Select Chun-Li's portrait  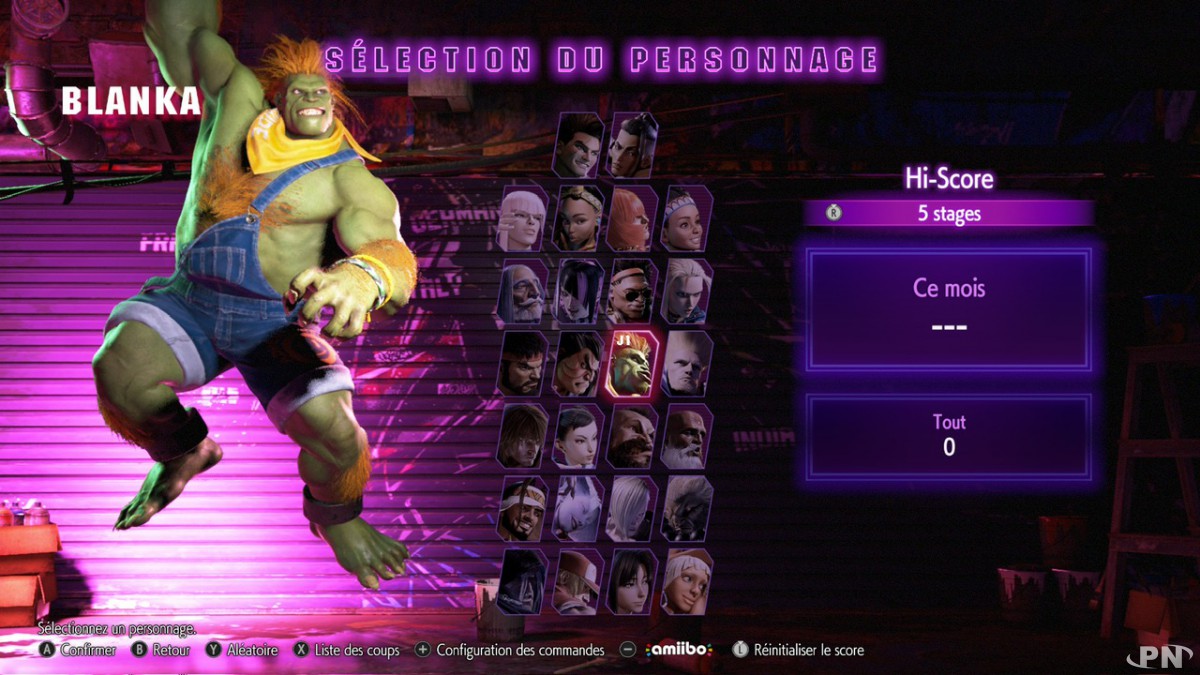pos(579,437)
